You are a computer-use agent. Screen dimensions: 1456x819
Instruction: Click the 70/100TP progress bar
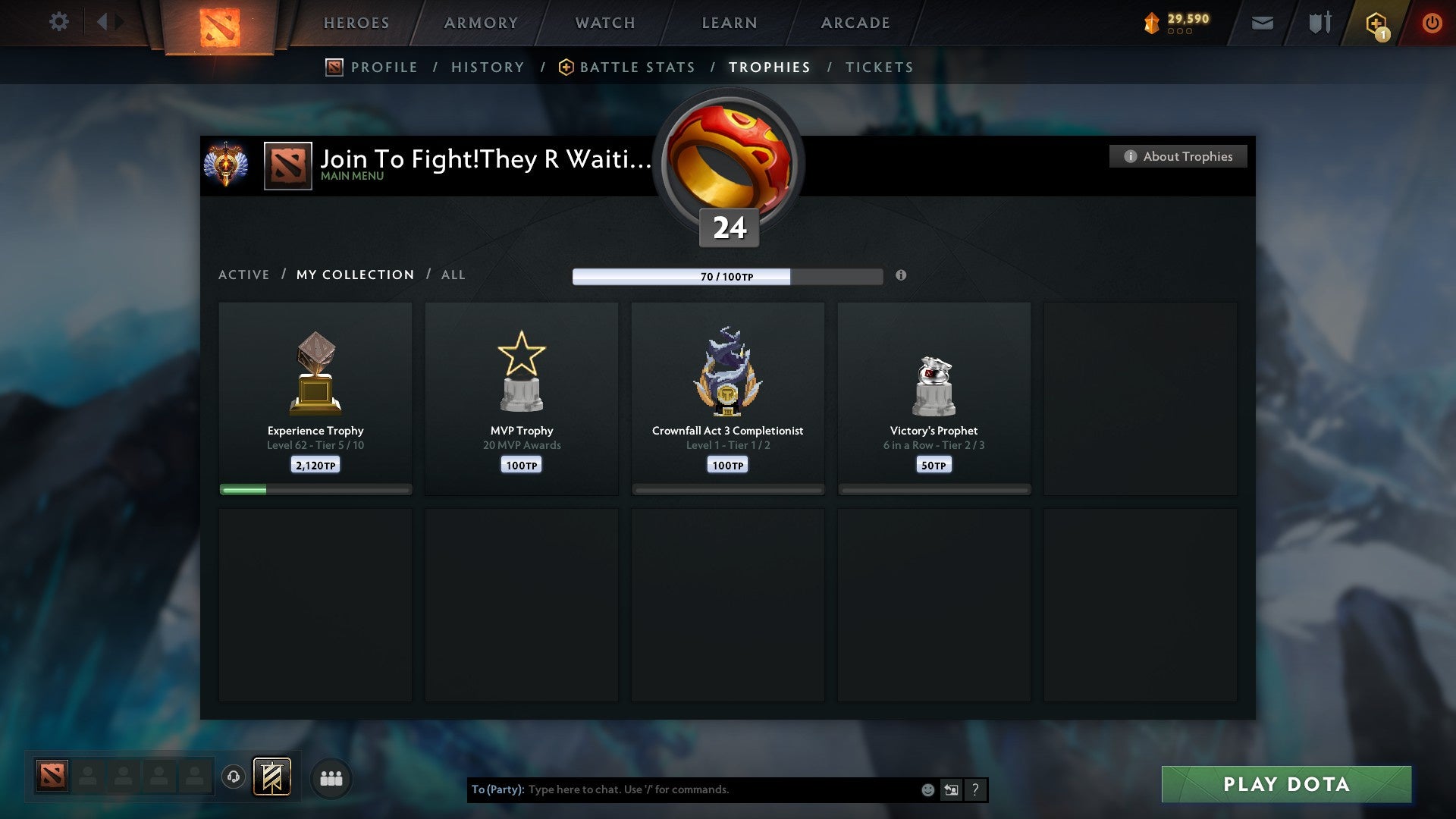[727, 277]
